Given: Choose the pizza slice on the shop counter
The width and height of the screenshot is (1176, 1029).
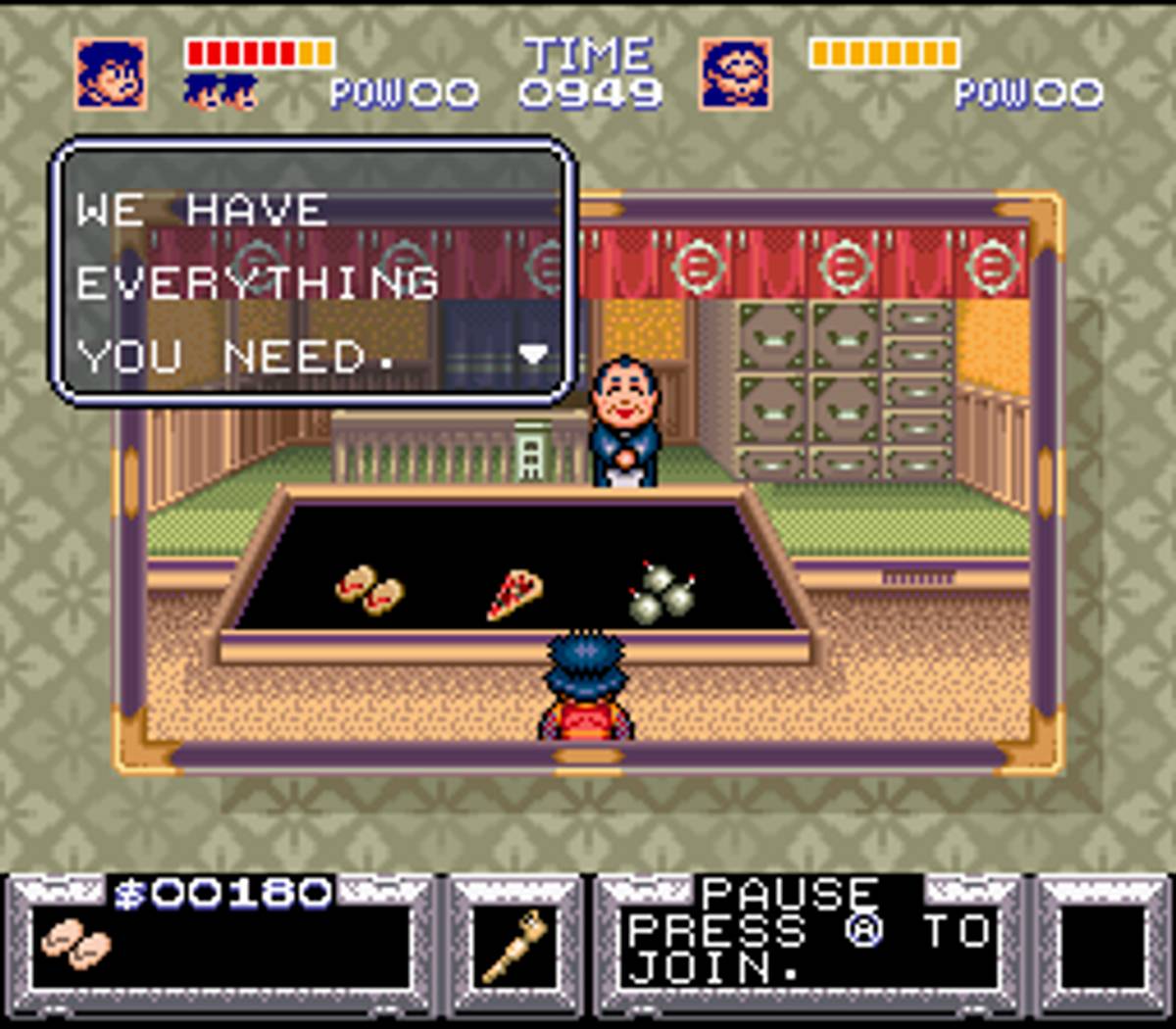Looking at the screenshot, I should click(514, 594).
